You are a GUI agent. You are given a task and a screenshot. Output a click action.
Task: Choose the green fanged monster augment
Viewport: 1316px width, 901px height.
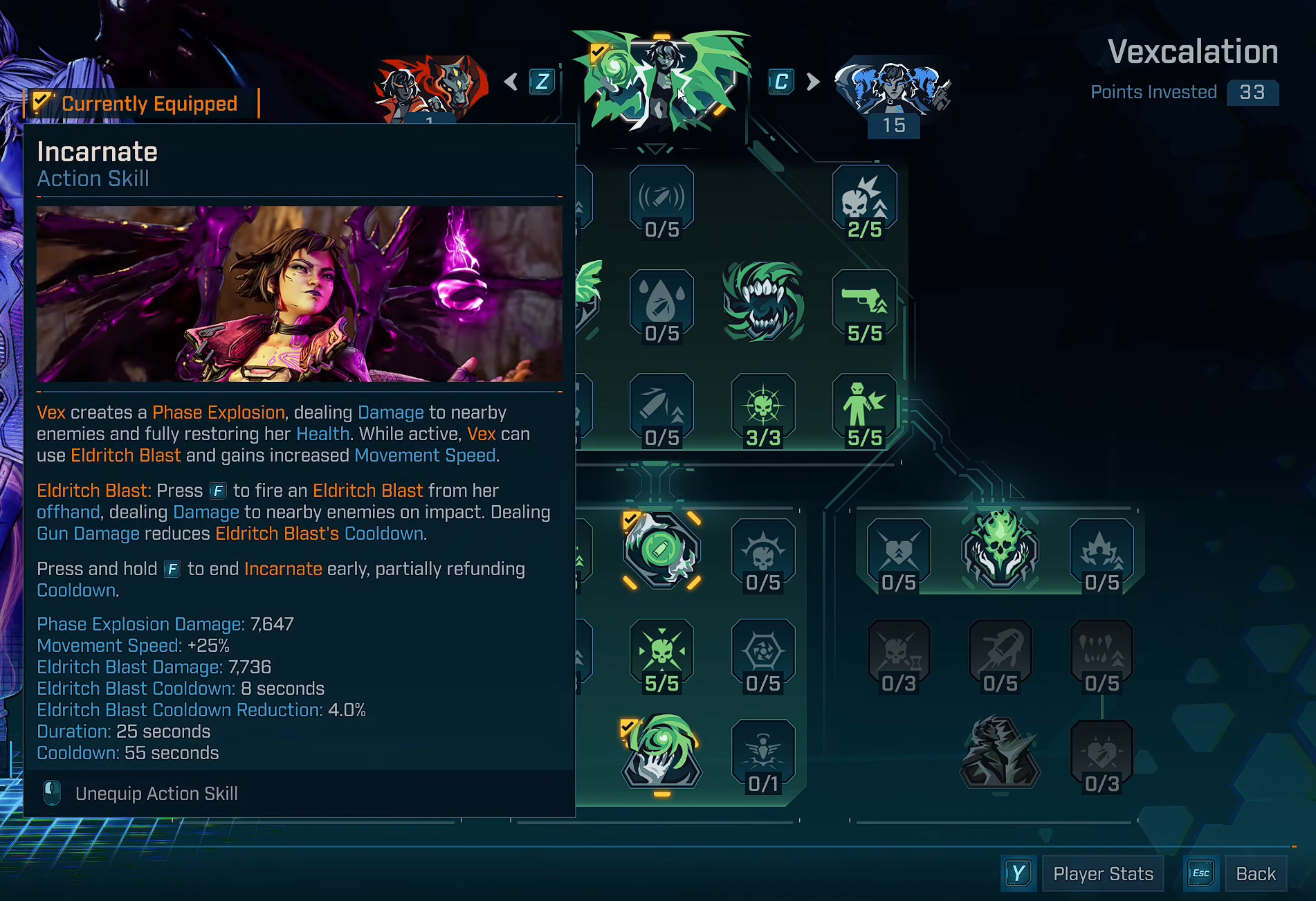[763, 302]
